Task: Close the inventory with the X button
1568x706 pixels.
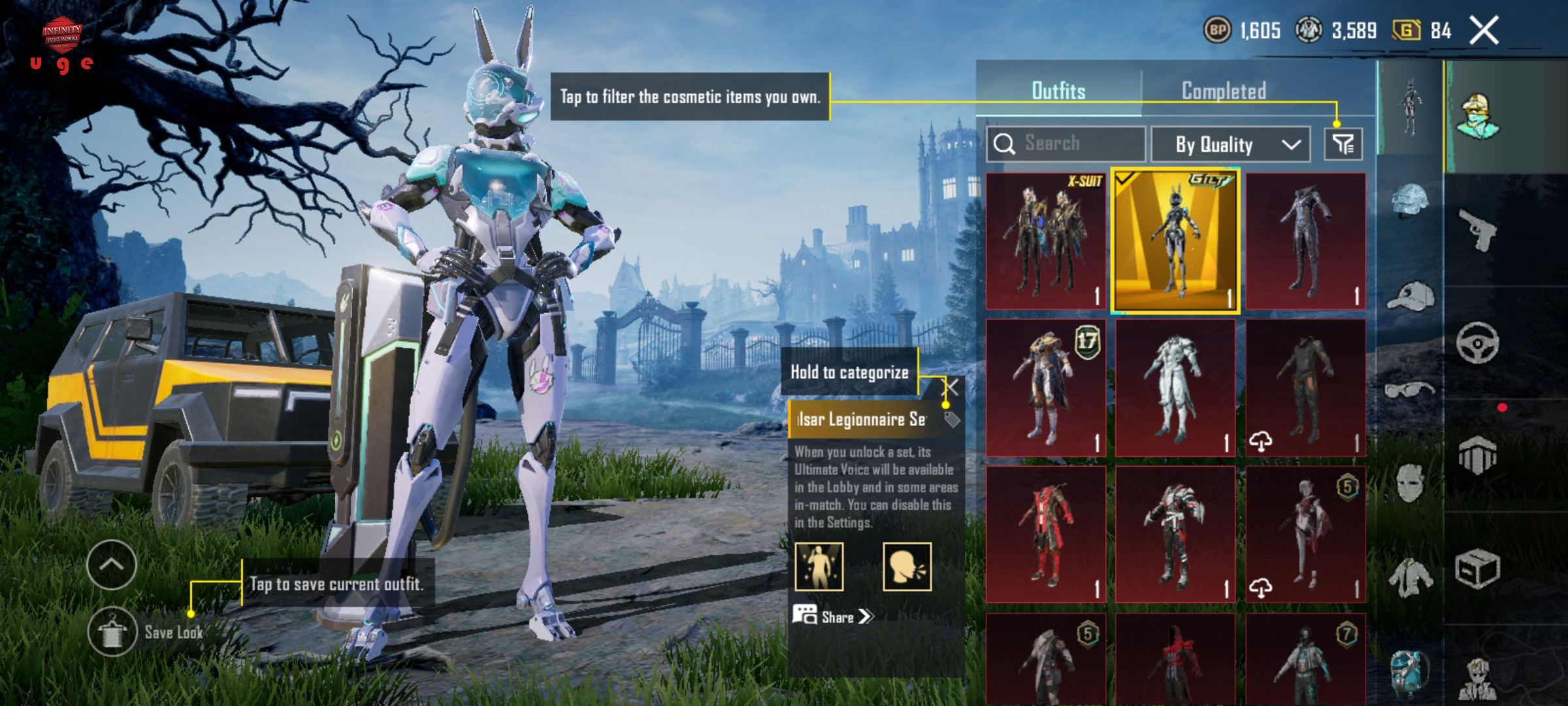Action: [1484, 30]
